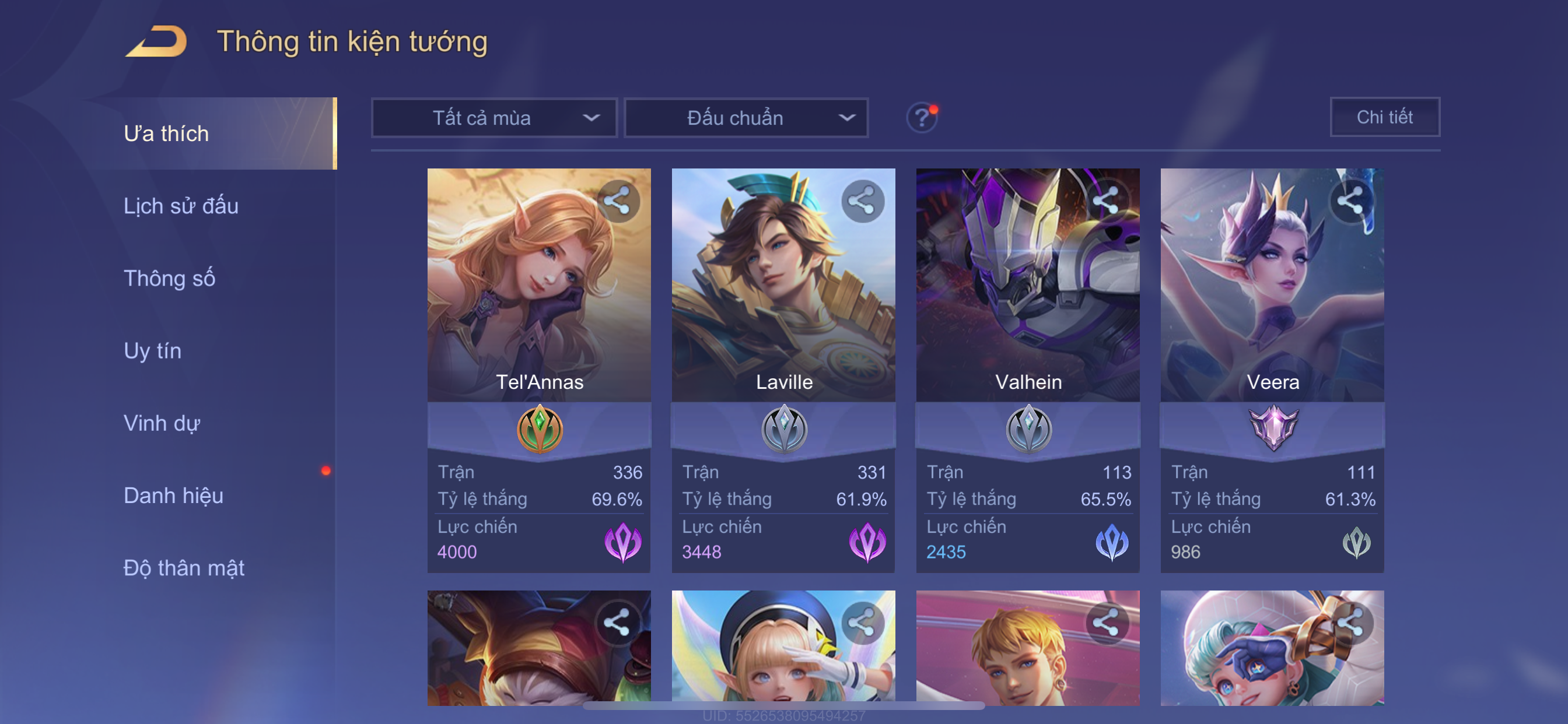Switch to the Ưa thích tab
Image resolution: width=1568 pixels, height=724 pixels.
(166, 134)
